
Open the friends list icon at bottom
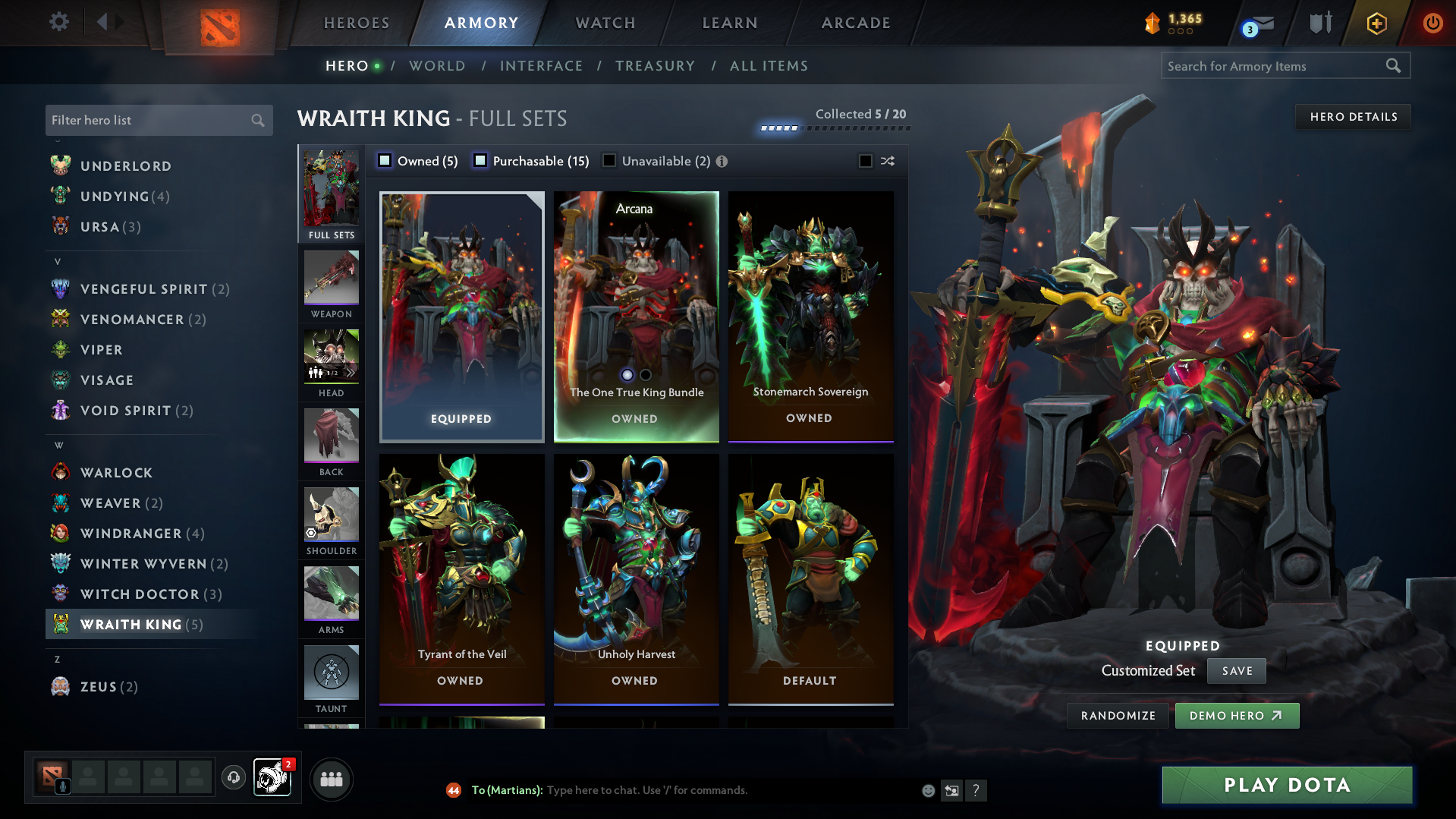click(331, 779)
